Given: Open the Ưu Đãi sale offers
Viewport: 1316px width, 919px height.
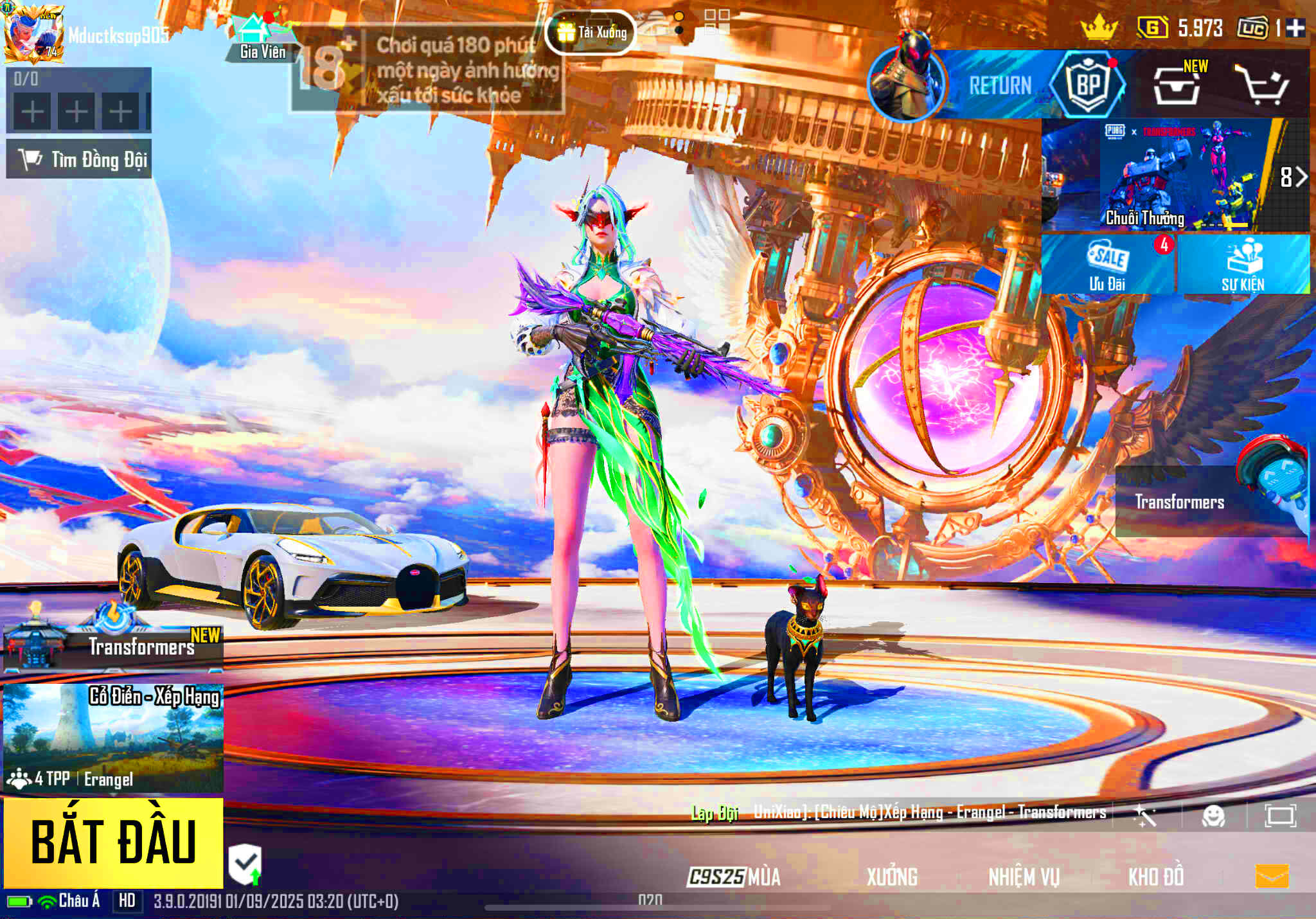Looking at the screenshot, I should [x=1108, y=265].
